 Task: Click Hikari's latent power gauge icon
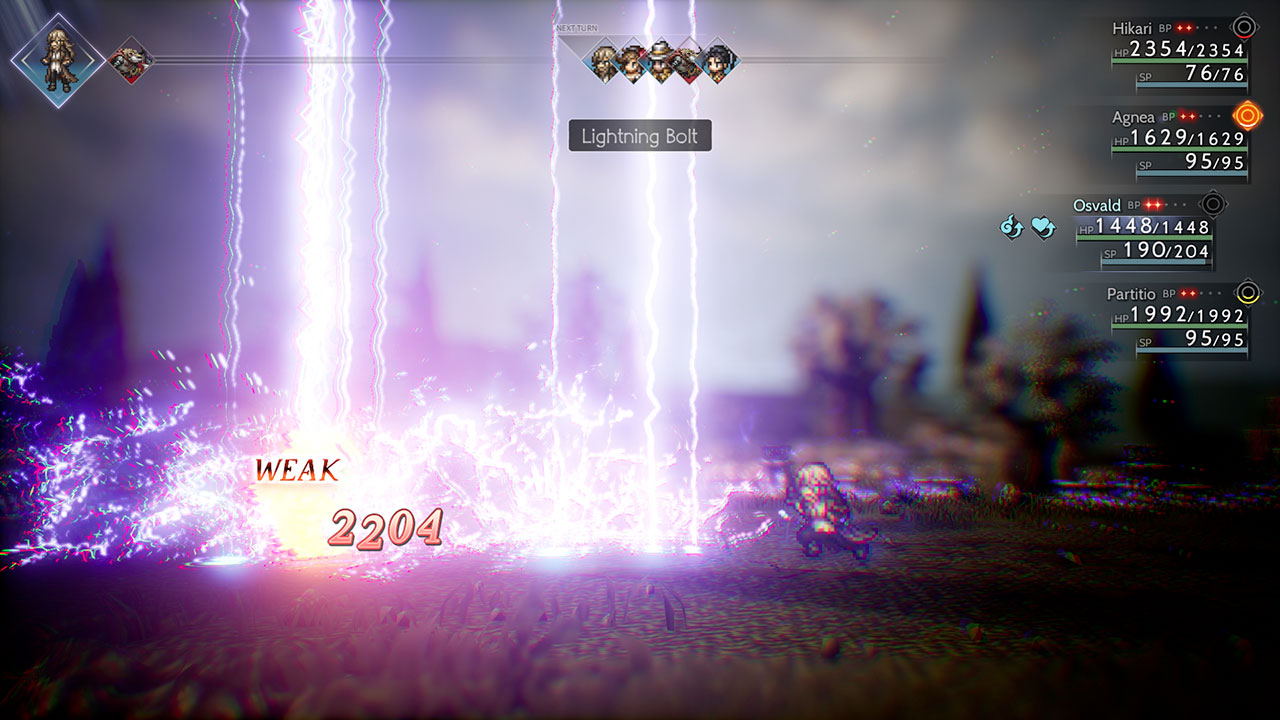[1243, 27]
